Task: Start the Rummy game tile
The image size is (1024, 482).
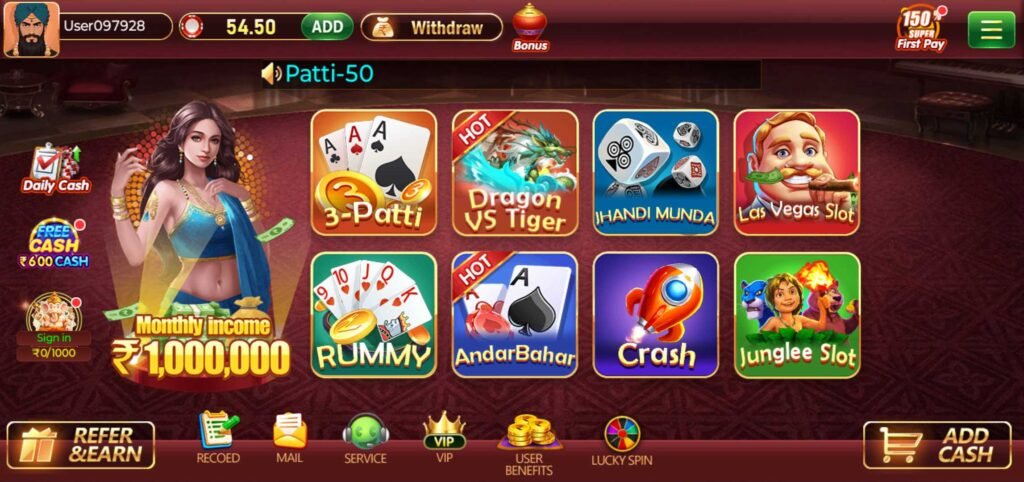Action: tap(374, 314)
